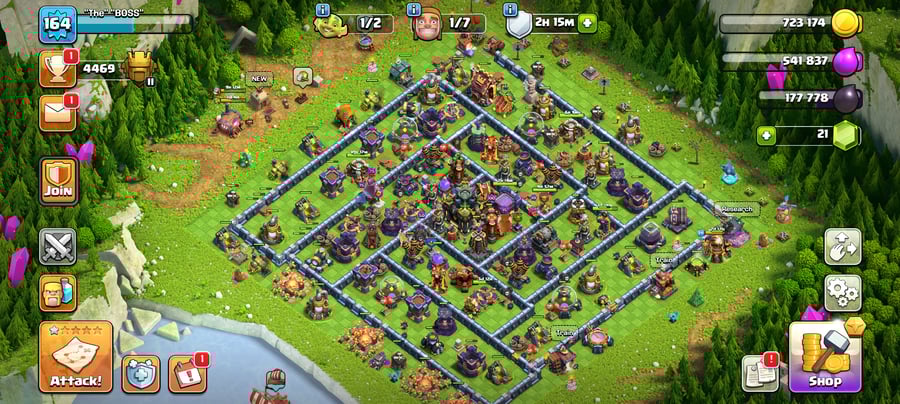Screen dimensions: 900x404
Task: Open the settings gears button
Action: pos(842,293)
